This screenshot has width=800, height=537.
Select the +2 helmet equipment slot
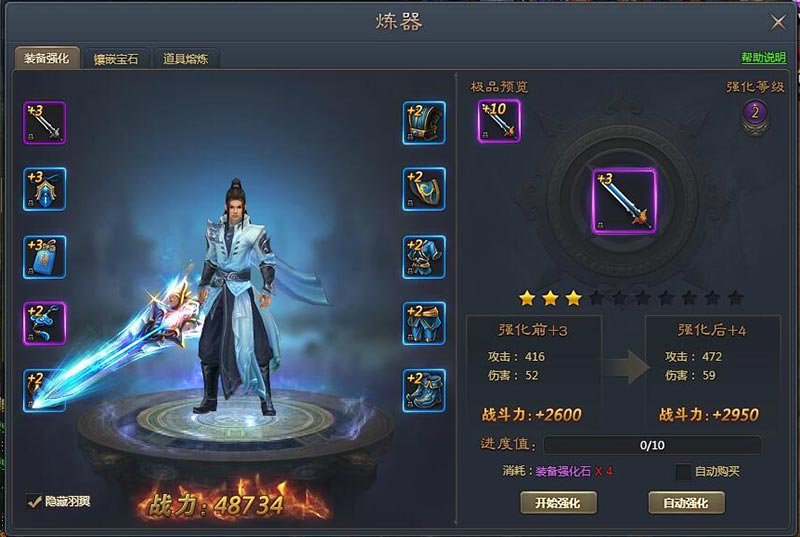tap(424, 123)
